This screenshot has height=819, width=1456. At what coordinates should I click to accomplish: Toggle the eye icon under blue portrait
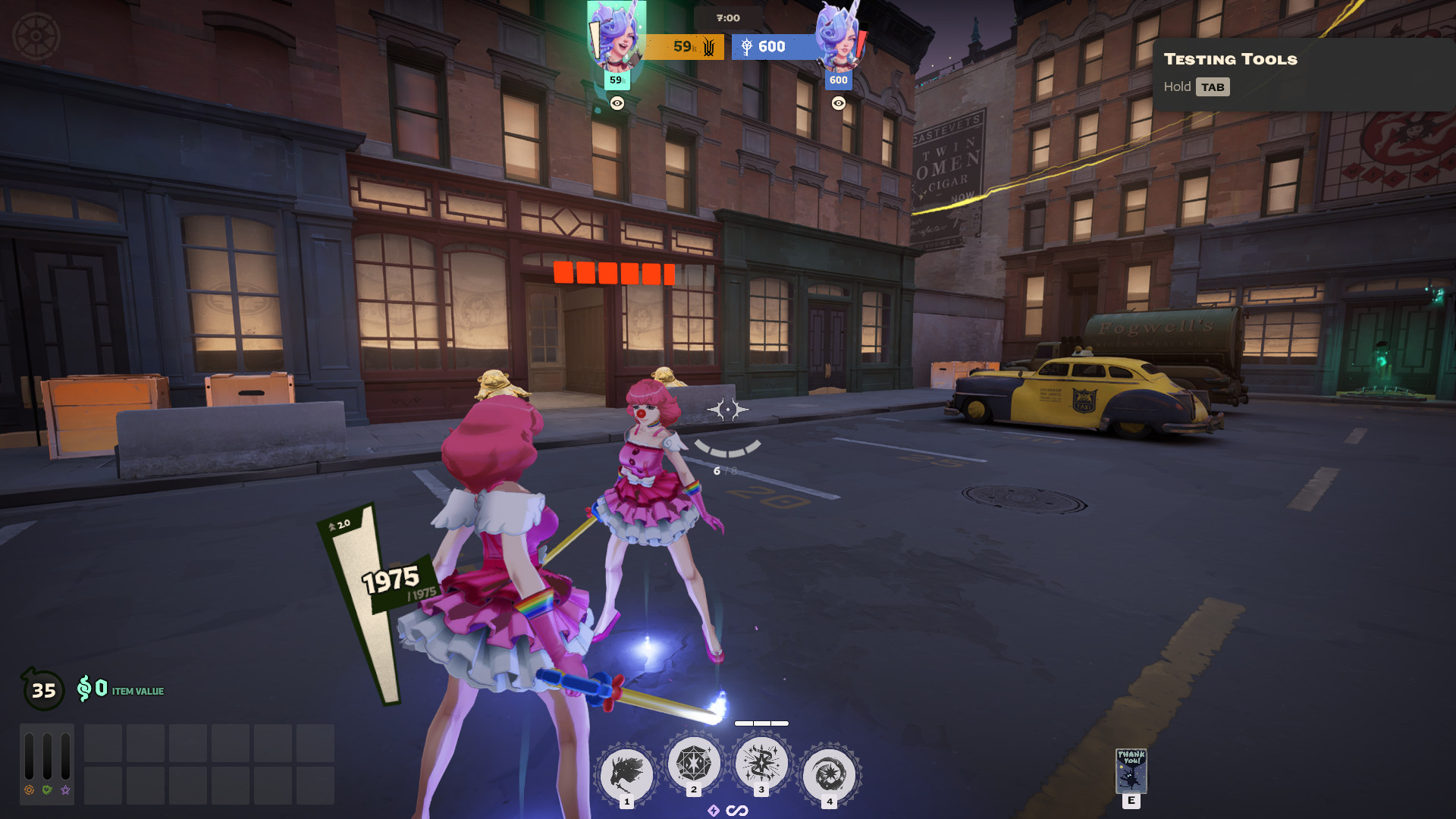pos(838,103)
